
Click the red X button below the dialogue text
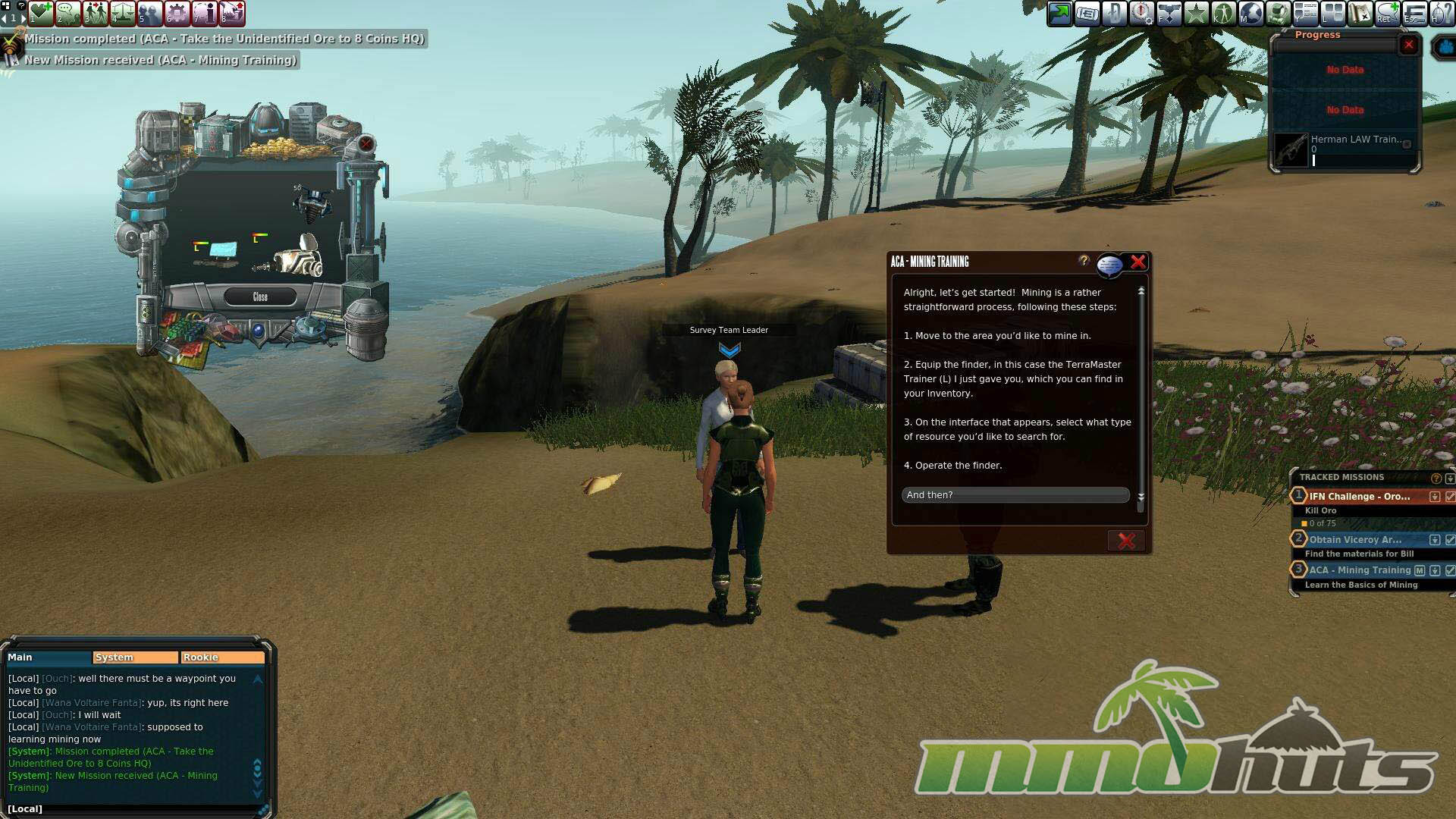point(1126,541)
